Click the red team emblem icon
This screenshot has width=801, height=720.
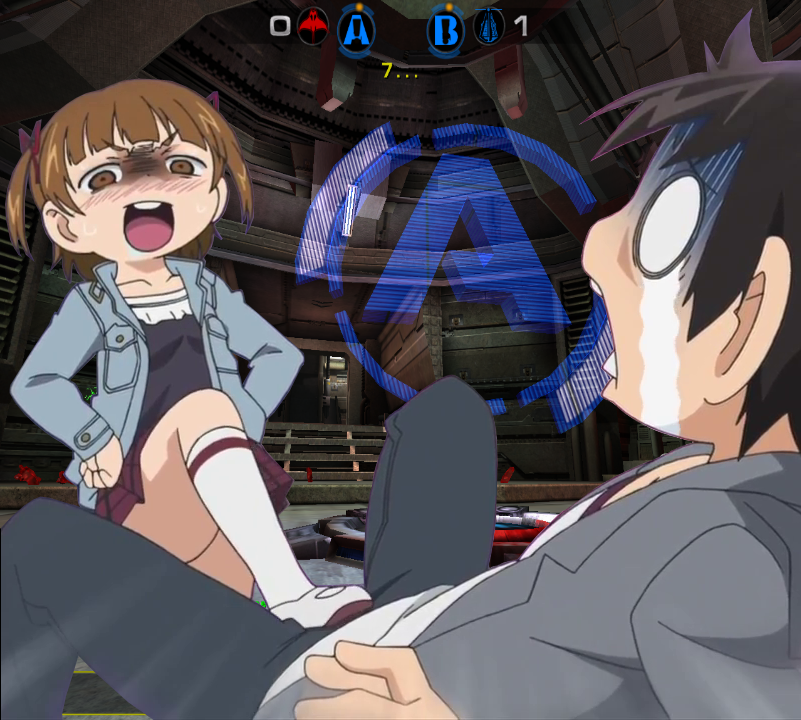pyautogui.click(x=313, y=27)
